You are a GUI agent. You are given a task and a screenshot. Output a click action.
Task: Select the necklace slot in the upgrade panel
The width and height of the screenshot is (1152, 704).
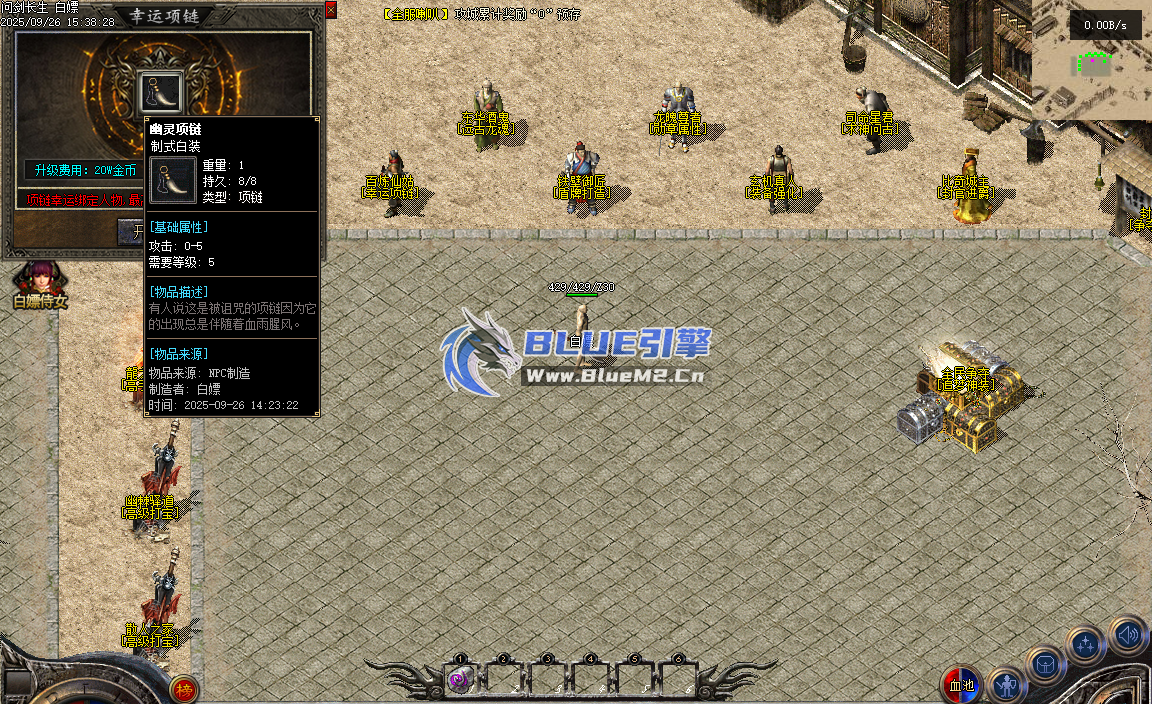pos(160,91)
